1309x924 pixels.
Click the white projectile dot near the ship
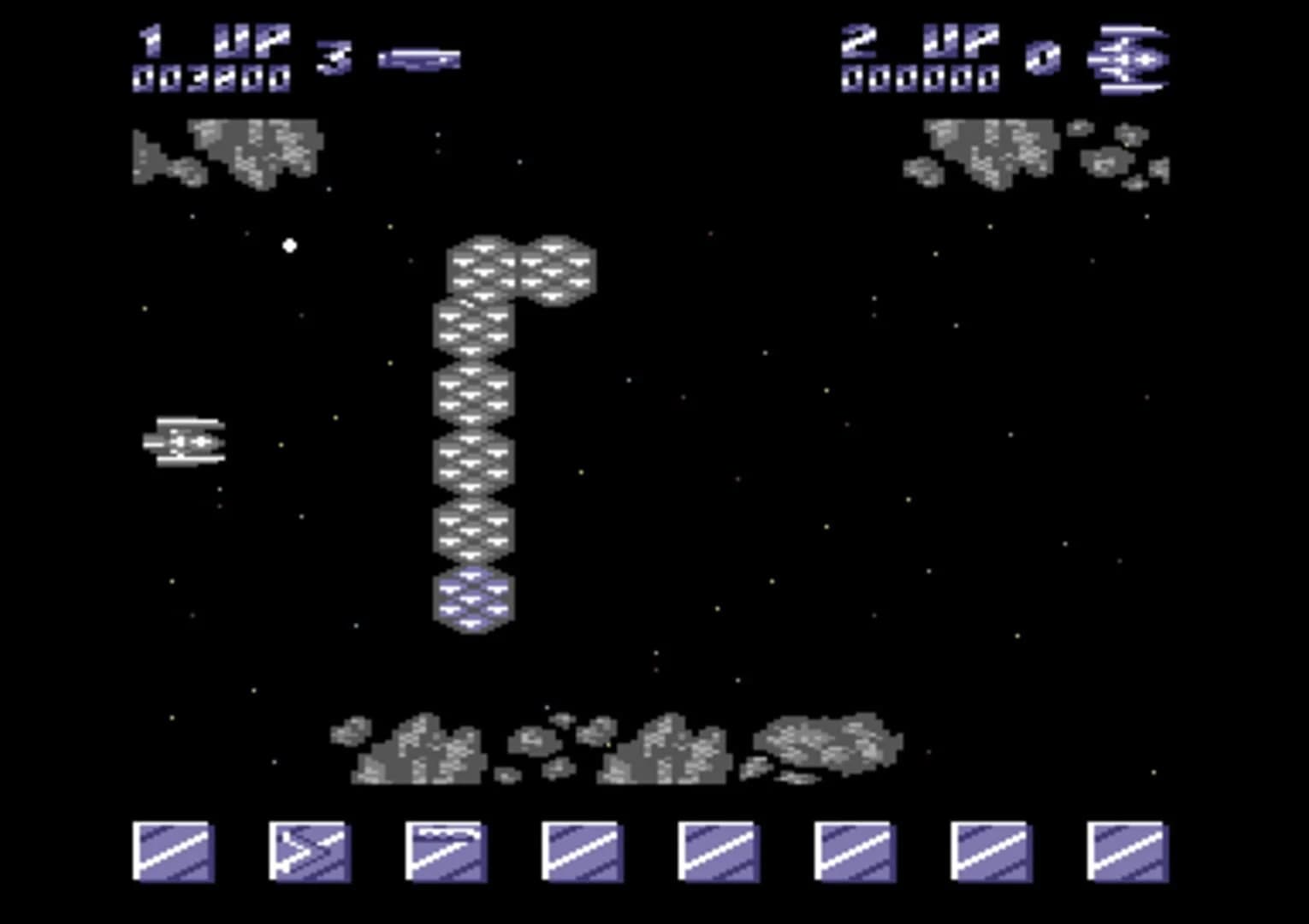291,246
